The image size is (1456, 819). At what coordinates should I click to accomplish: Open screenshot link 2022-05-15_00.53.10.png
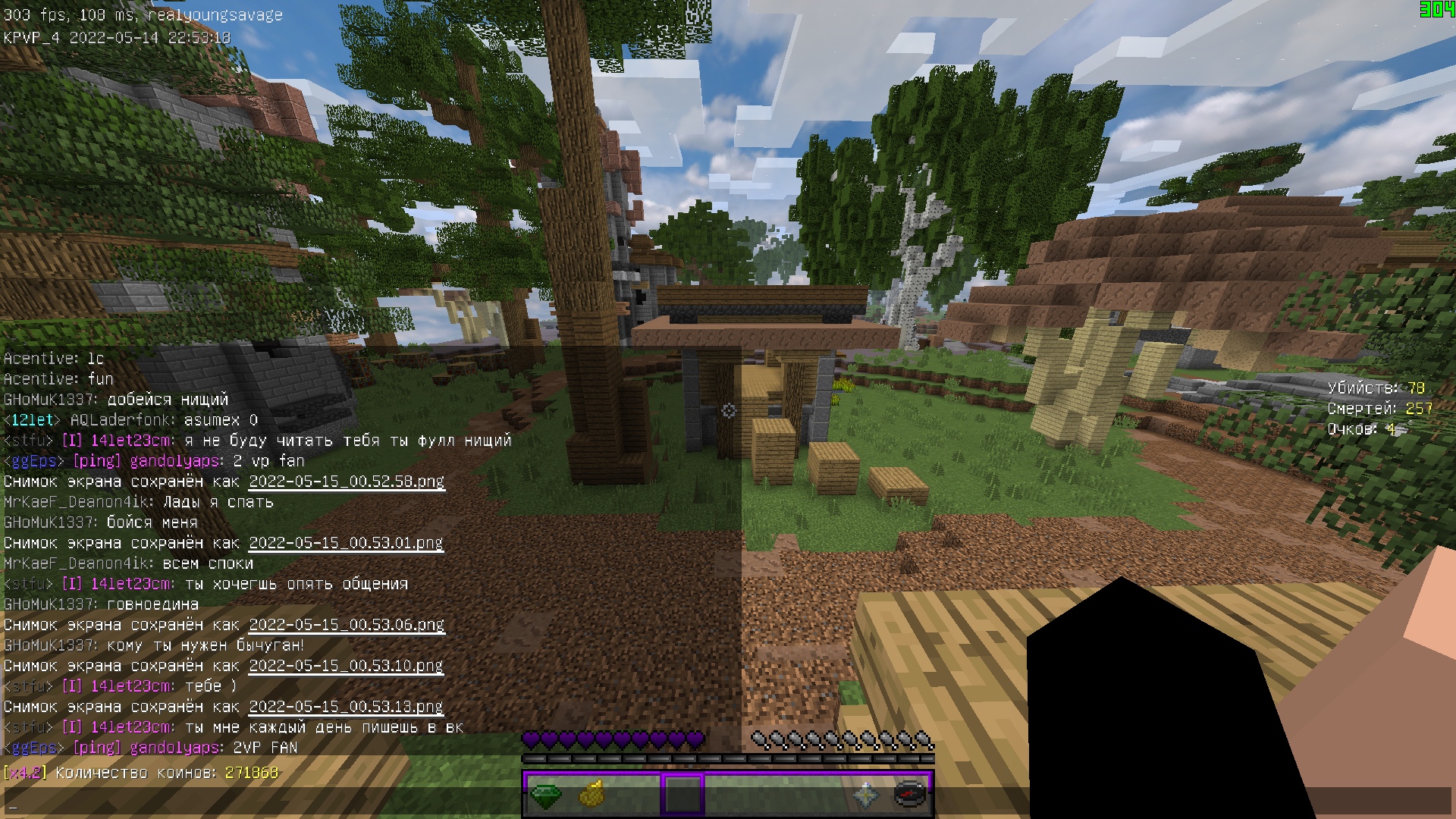click(x=346, y=665)
